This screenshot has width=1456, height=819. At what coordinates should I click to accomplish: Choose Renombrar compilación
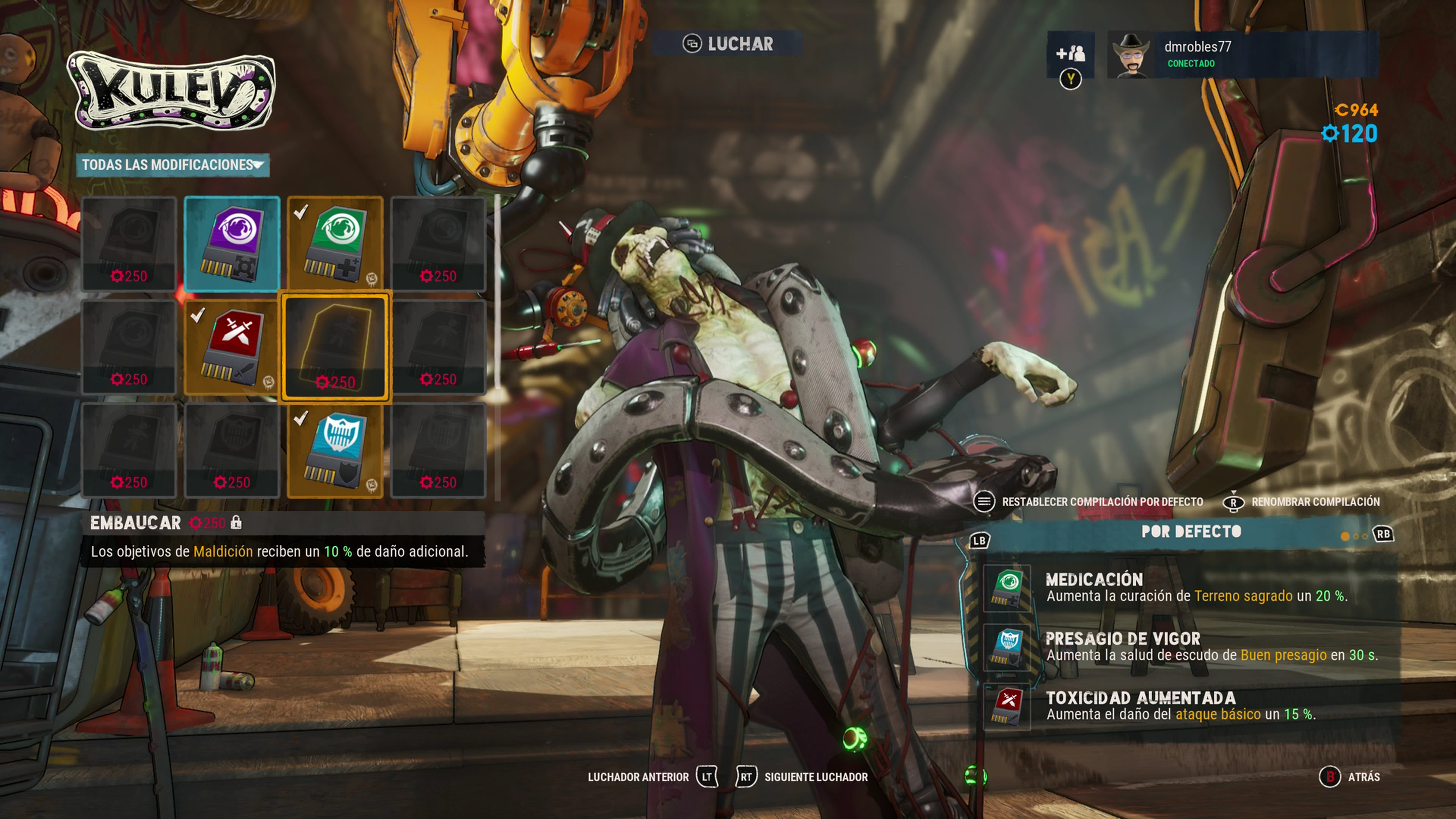[1302, 502]
